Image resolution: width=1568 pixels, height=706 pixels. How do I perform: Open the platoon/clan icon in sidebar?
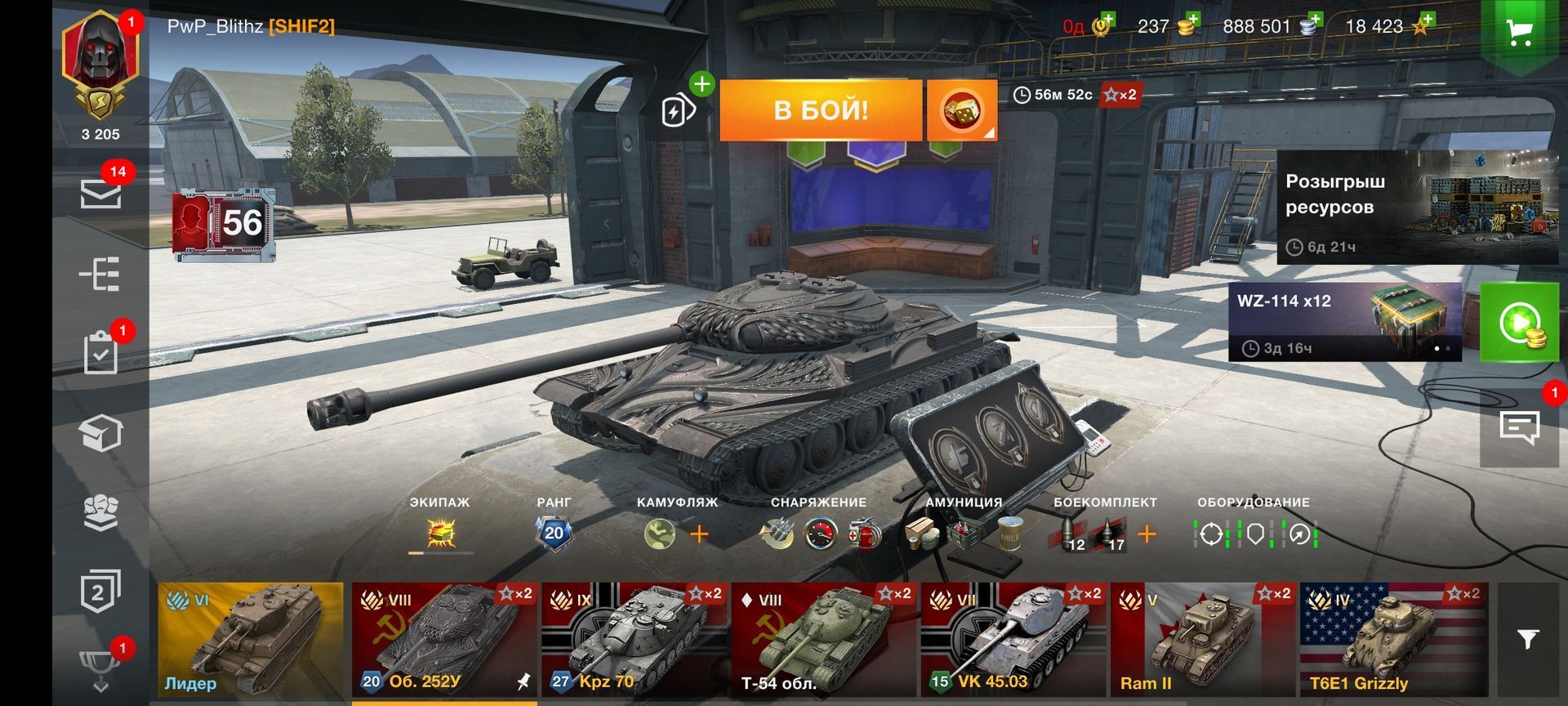pyautogui.click(x=100, y=511)
